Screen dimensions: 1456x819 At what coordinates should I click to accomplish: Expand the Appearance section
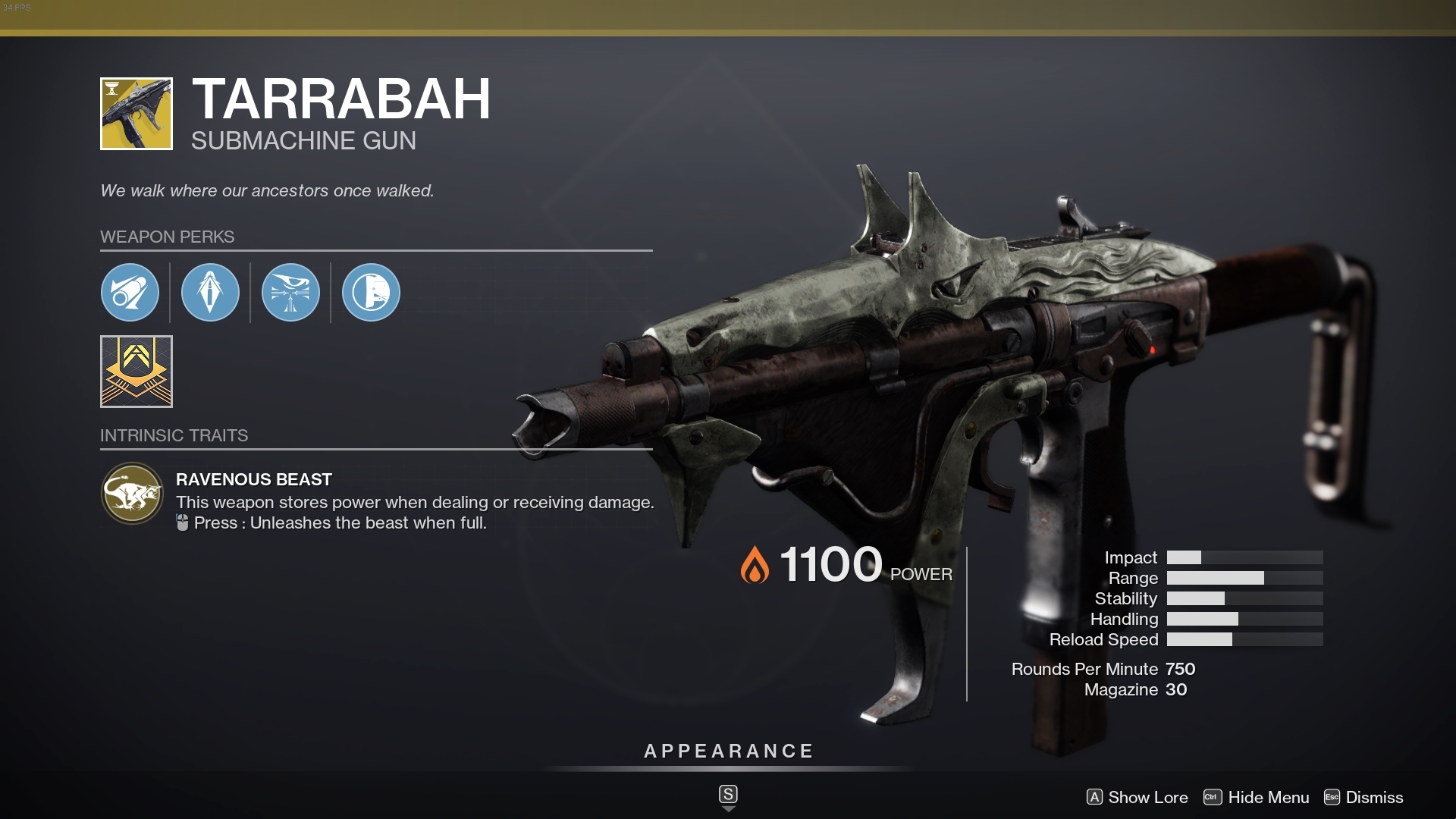(727, 752)
